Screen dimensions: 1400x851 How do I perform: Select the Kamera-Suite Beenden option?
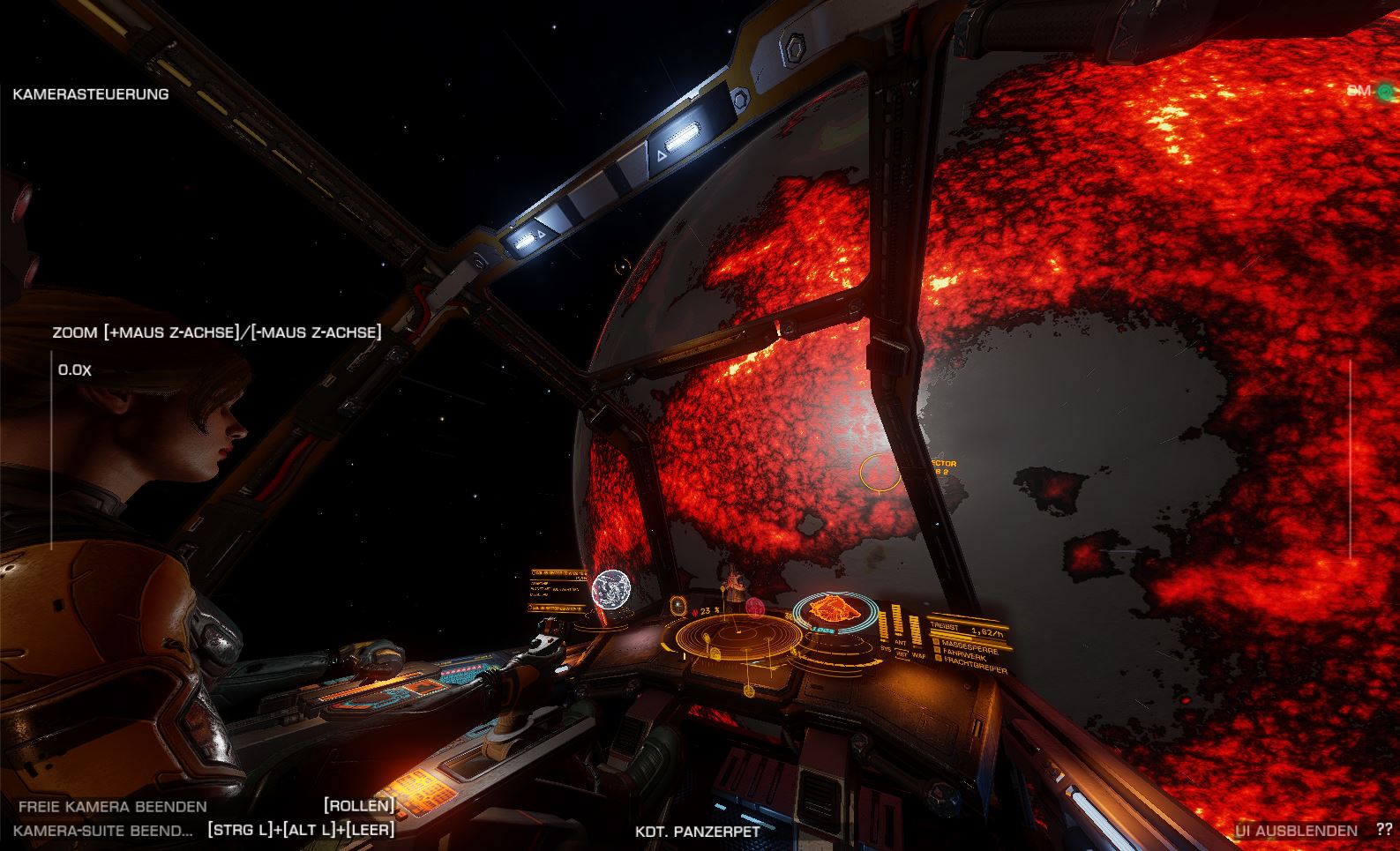(103, 830)
